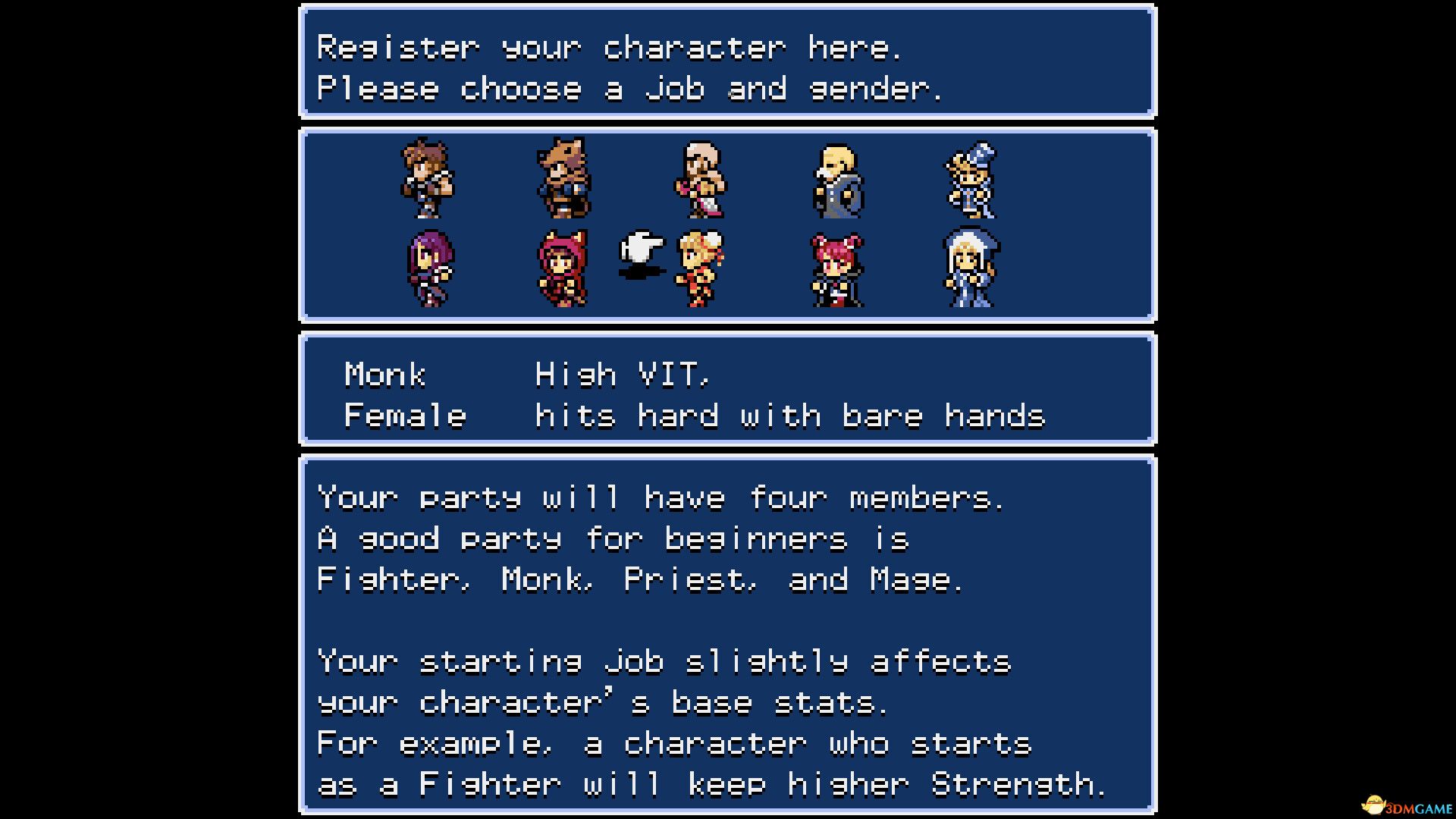This screenshot has width=1456, height=819.
Task: Click the Monk Female description box
Action: tap(726, 389)
